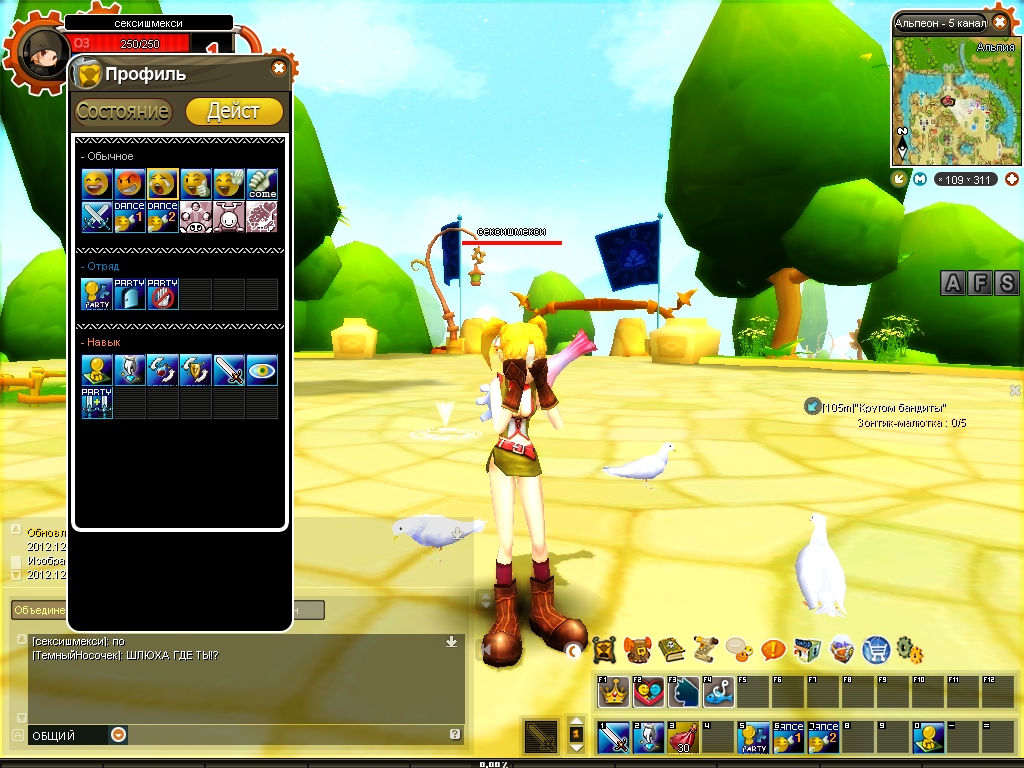Screen dimensions: 1024x768
Task: Open the skull book menu icon
Action: click(671, 650)
